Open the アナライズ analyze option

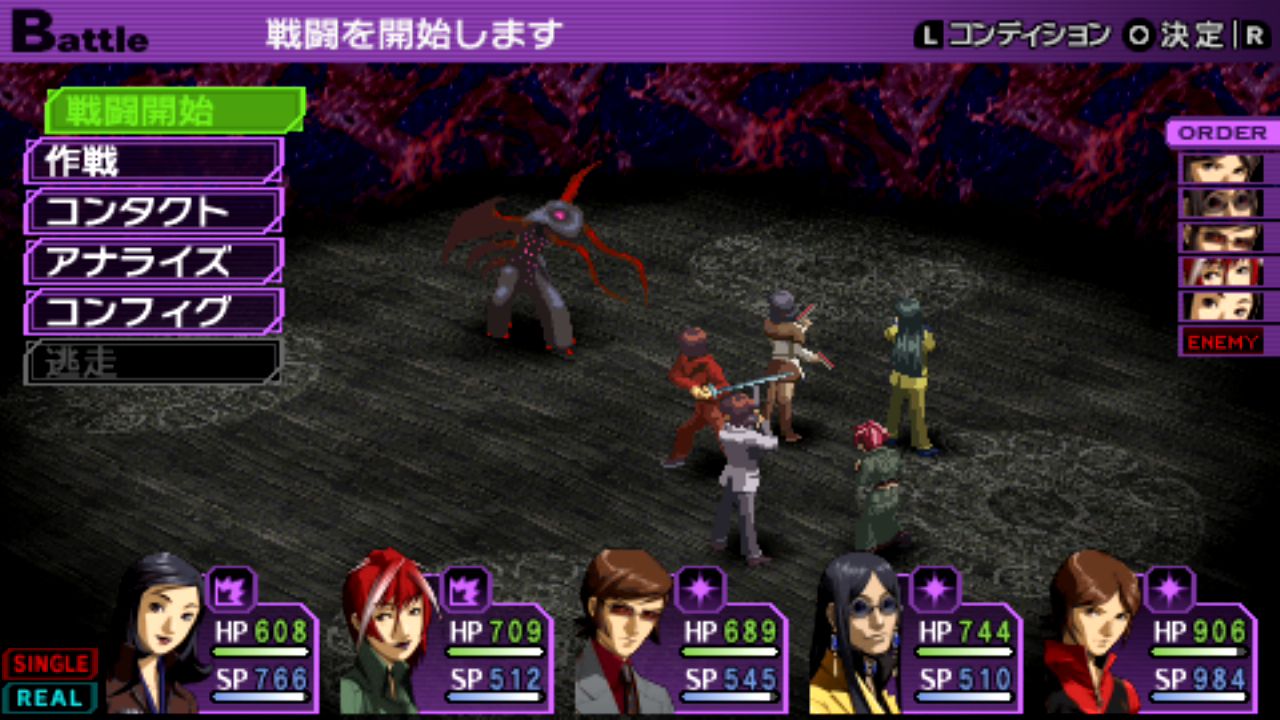[153, 261]
